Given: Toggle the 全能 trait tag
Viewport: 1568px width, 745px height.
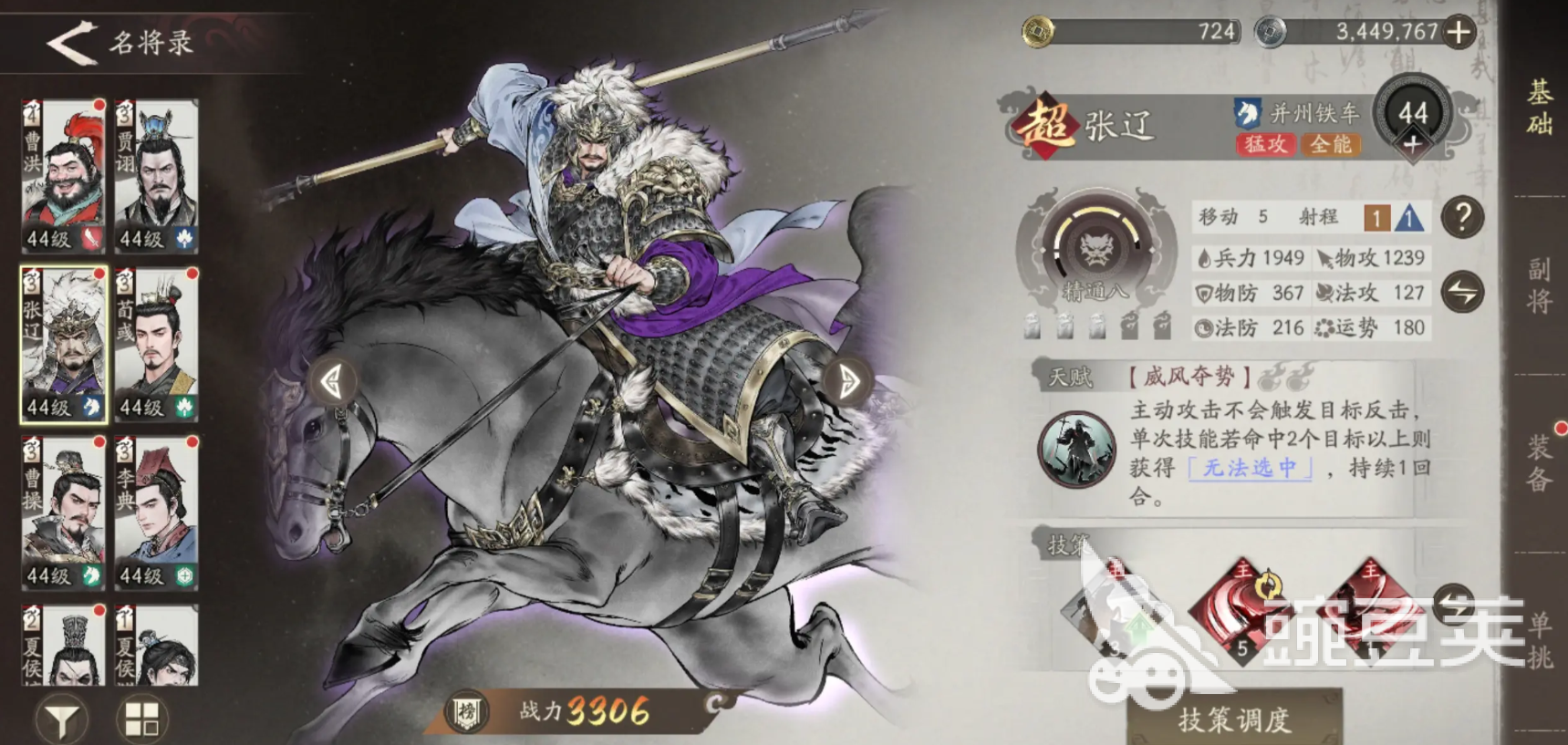Looking at the screenshot, I should click(1330, 146).
